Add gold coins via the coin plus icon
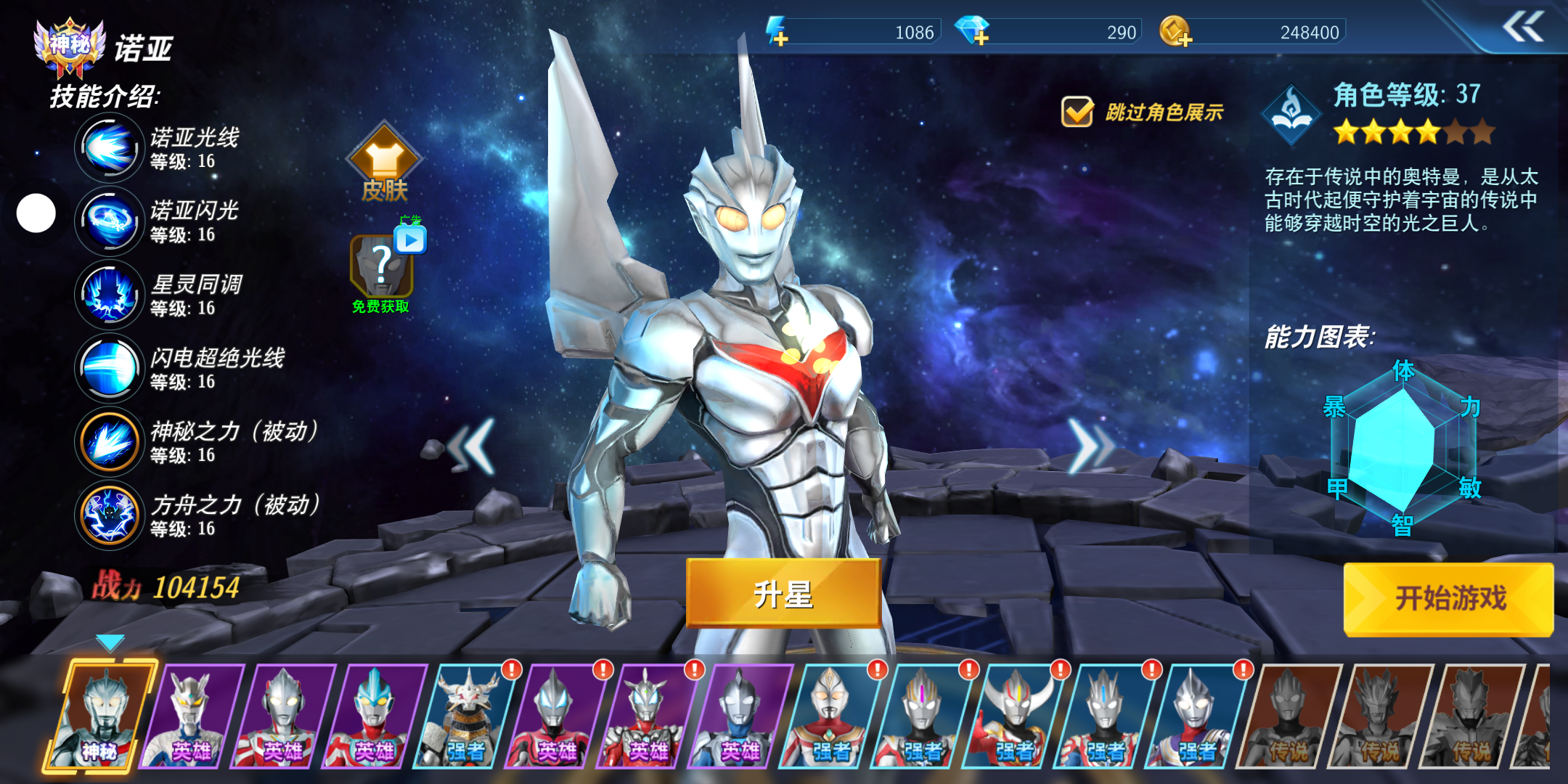This screenshot has height=784, width=1568. [1175, 32]
